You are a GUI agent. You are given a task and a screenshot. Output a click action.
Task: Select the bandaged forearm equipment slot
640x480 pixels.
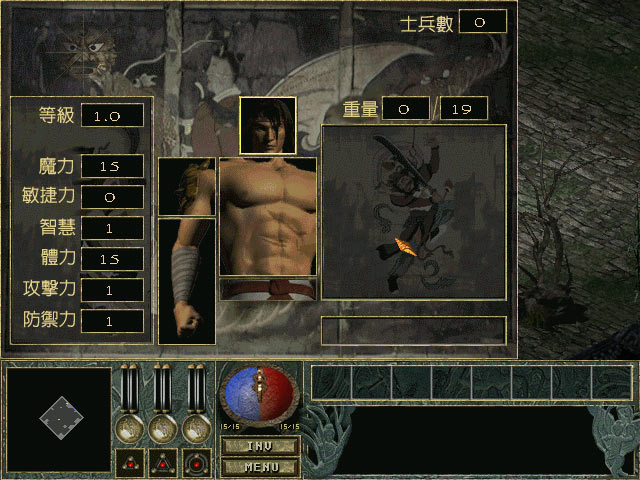186,281
